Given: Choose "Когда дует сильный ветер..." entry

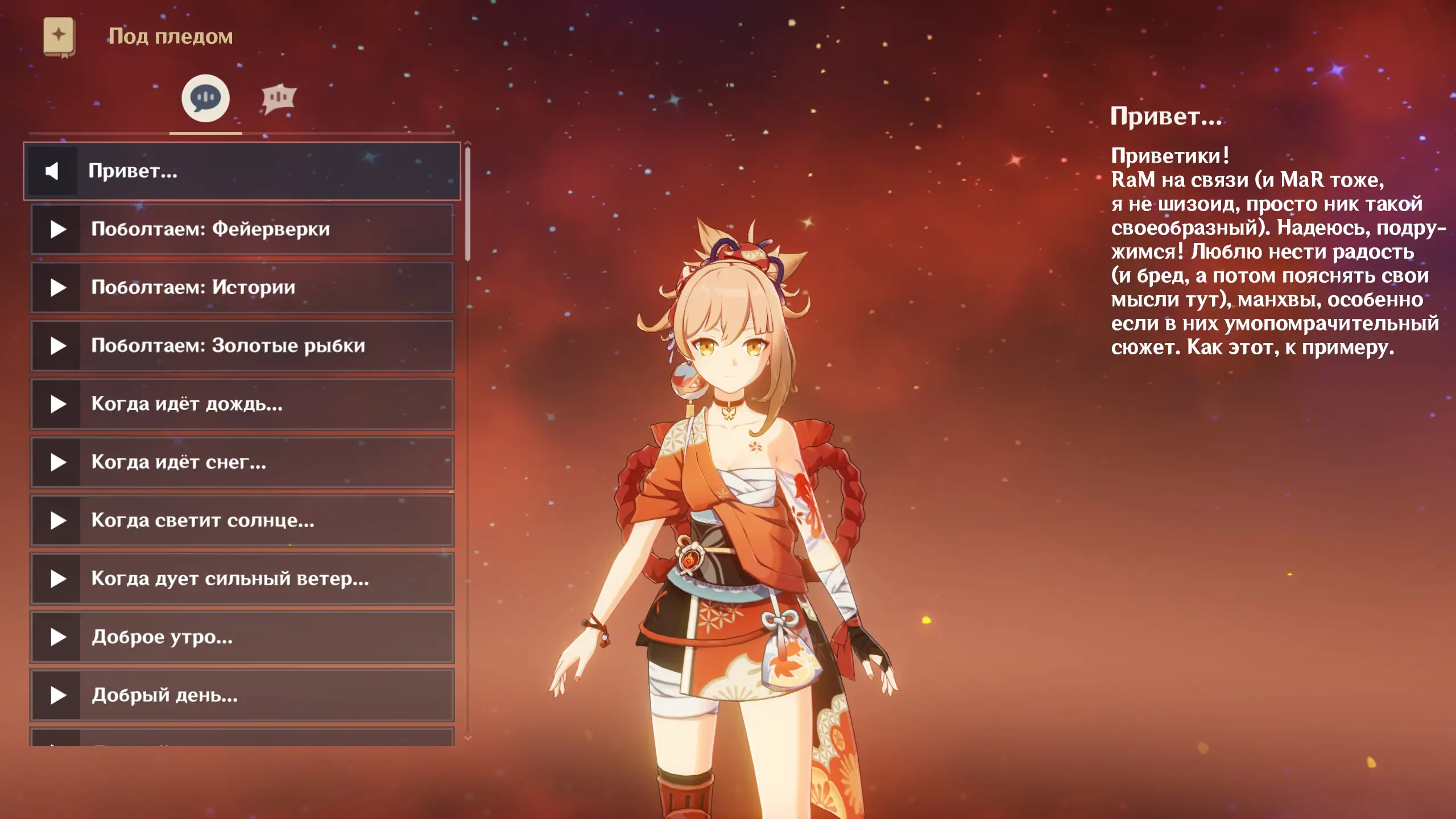Looking at the screenshot, I should pos(242,579).
